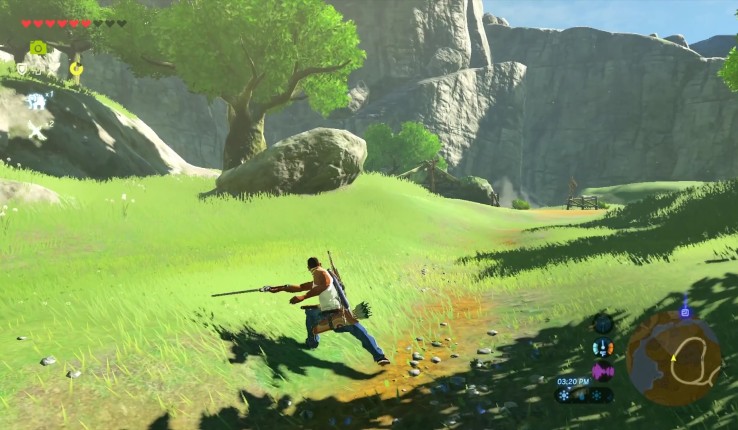Activate the green camera rune icon
738x430 pixels.
[39, 47]
